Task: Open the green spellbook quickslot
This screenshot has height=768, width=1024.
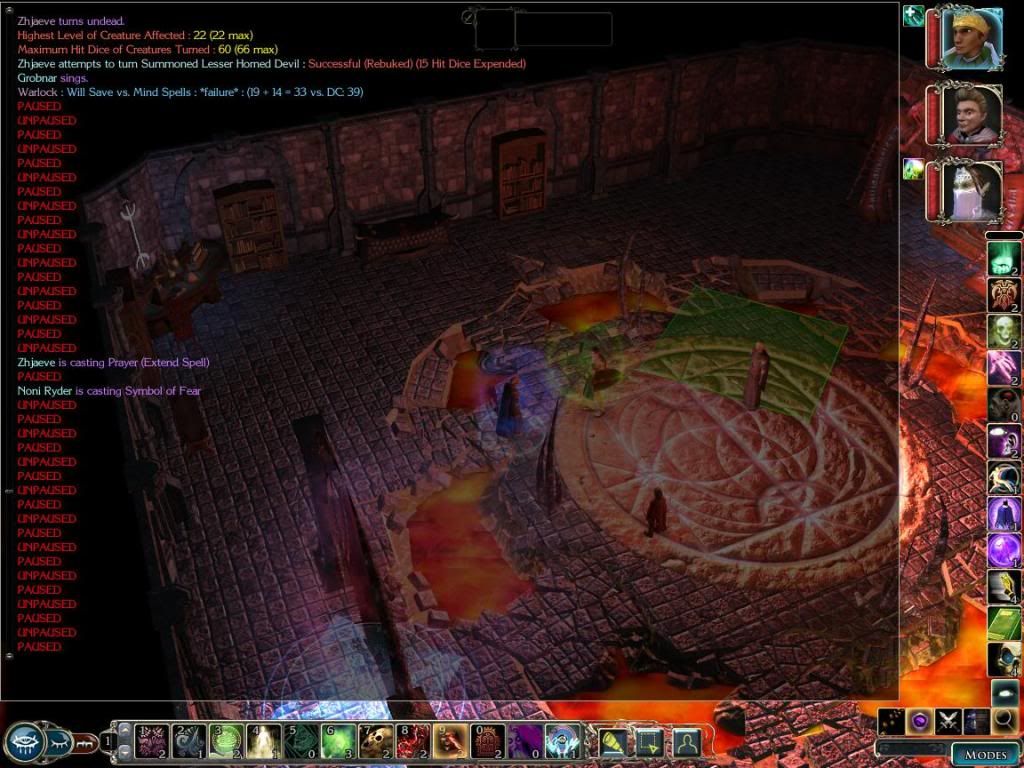Action: [1004, 623]
